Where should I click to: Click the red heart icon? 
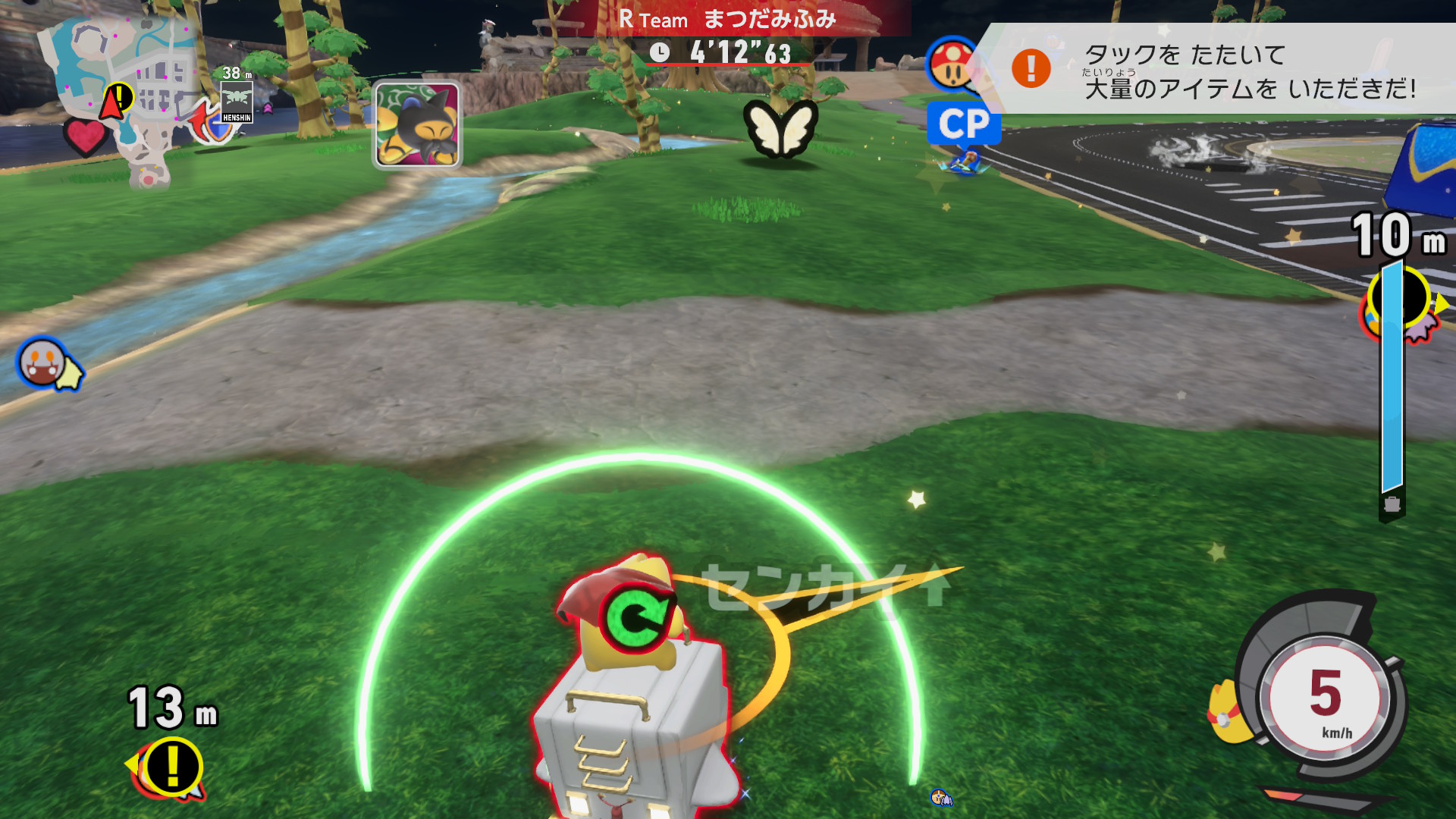coord(85,136)
